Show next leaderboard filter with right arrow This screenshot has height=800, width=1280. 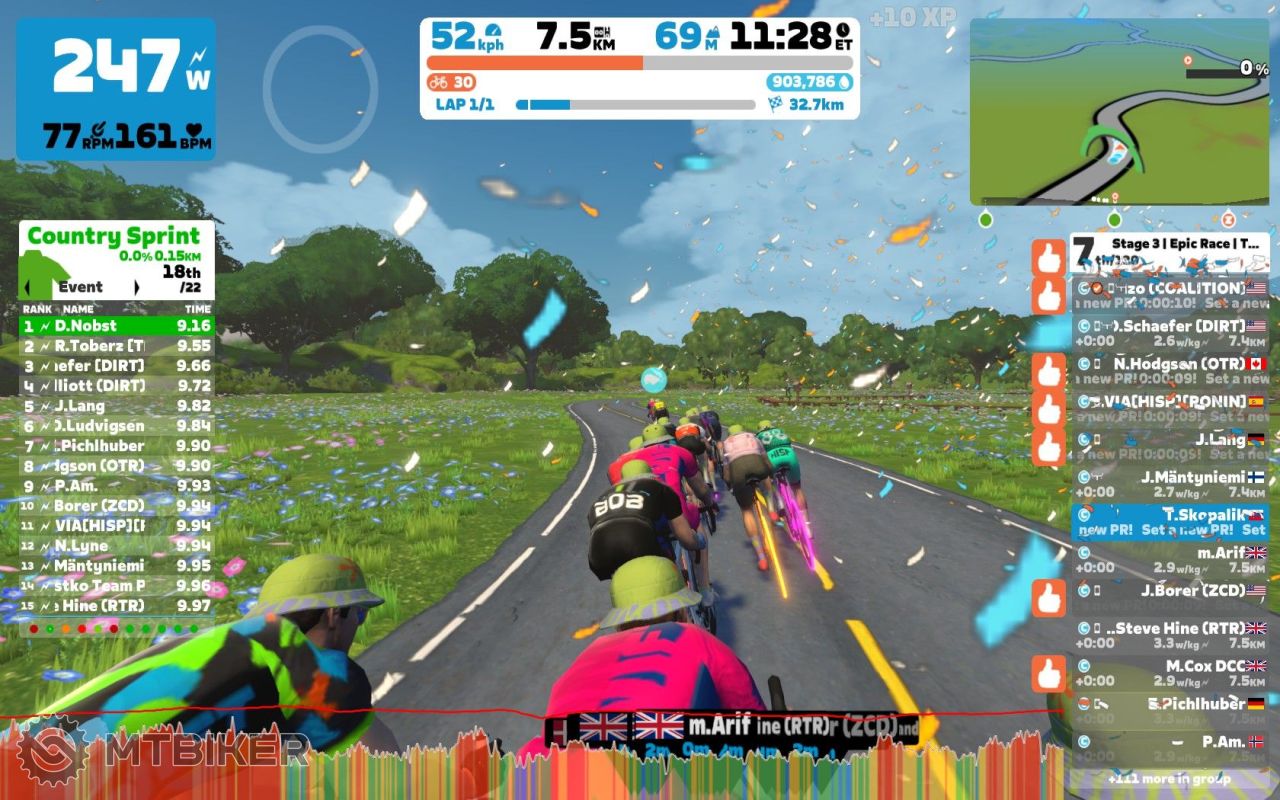click(136, 287)
